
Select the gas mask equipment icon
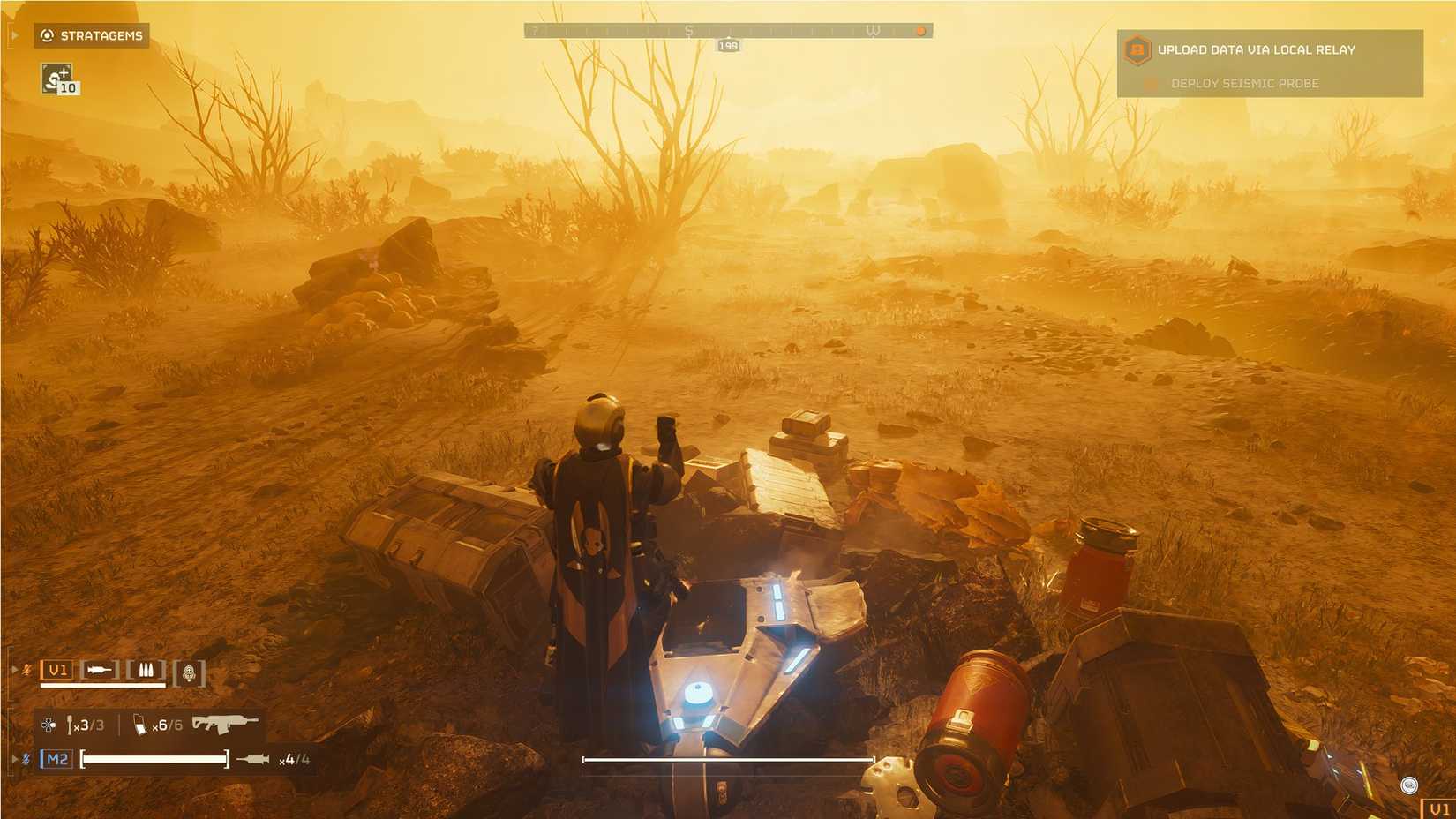click(x=187, y=671)
